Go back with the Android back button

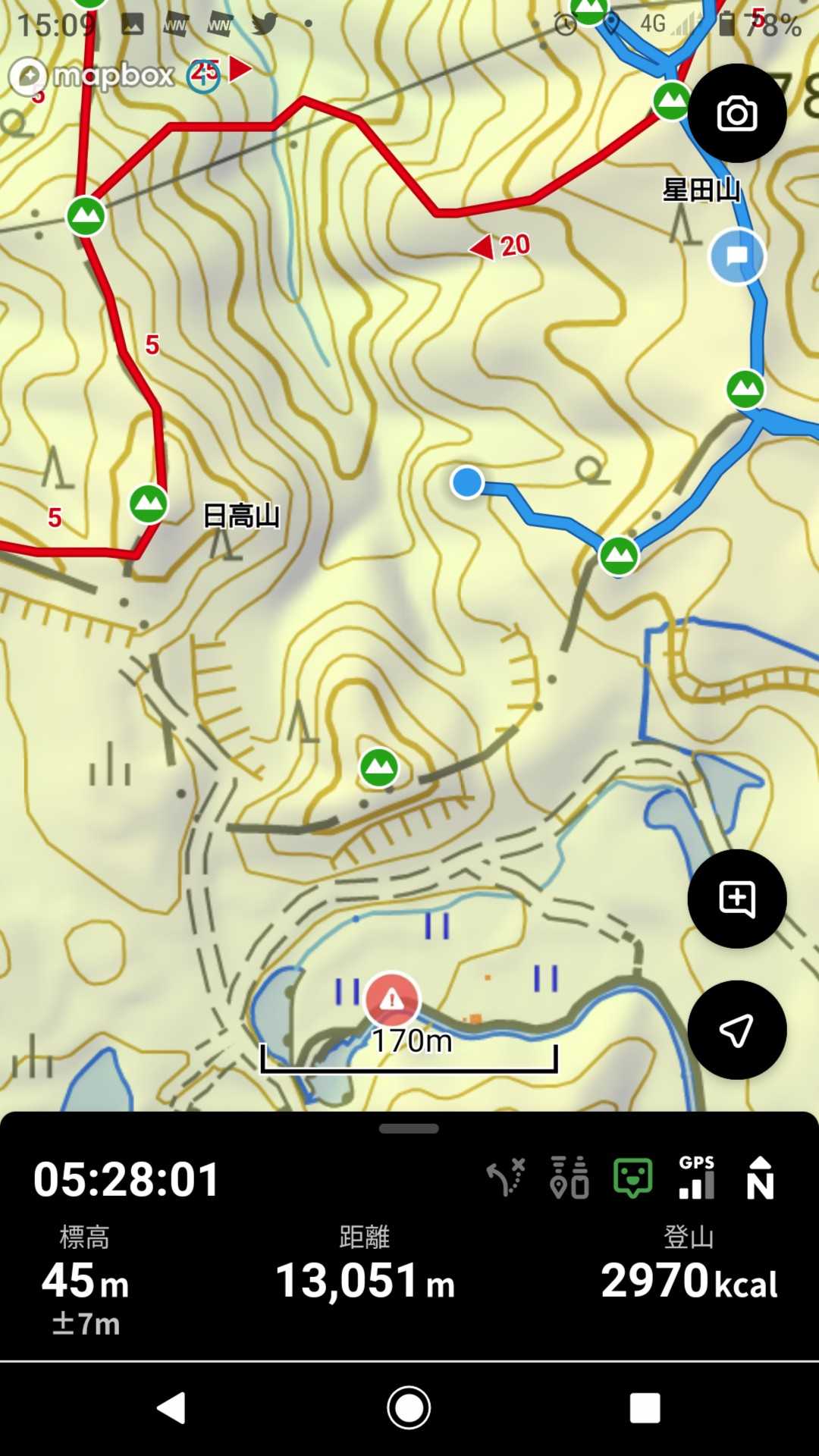[x=171, y=1408]
